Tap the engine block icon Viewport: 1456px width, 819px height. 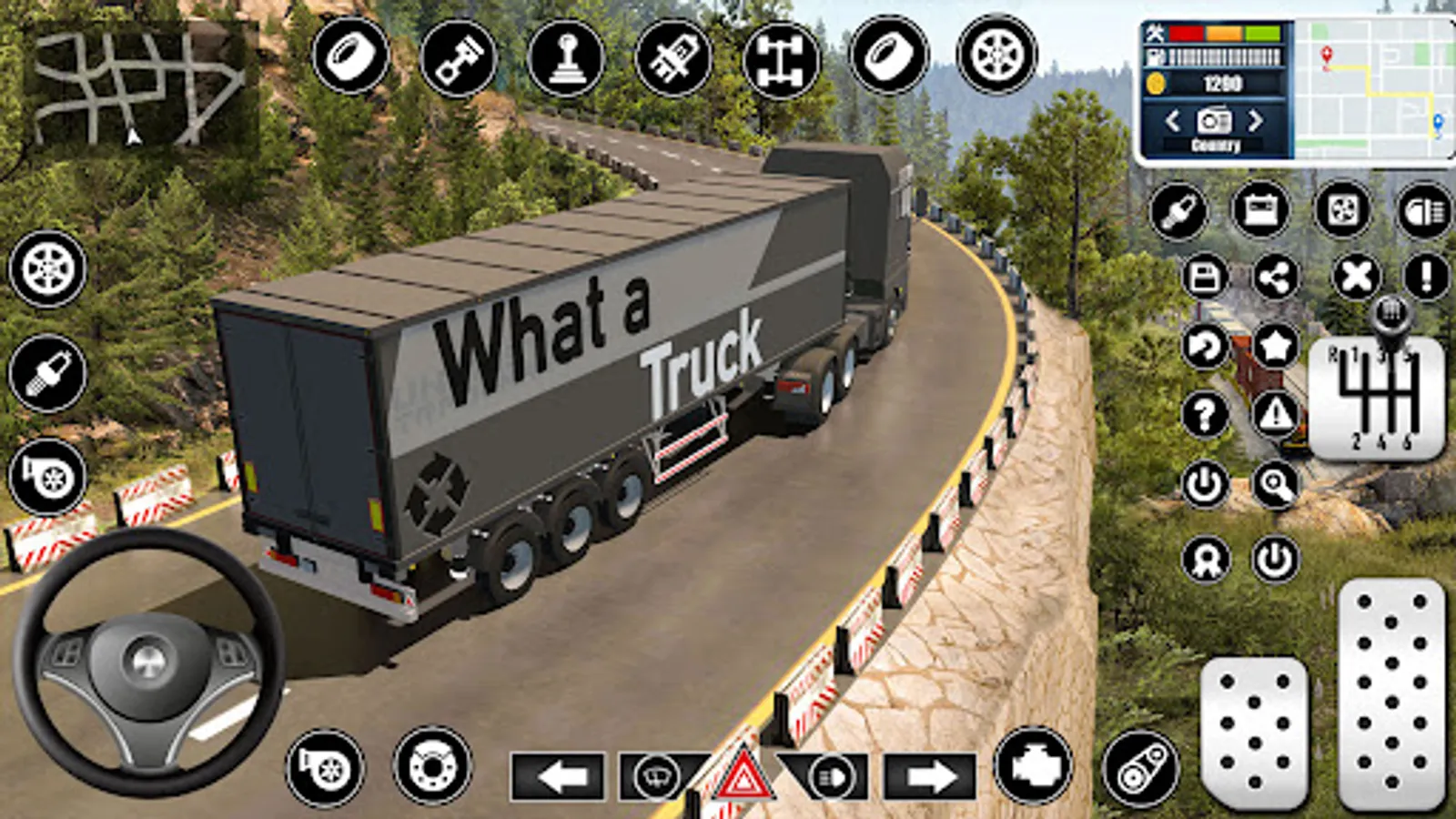1033,766
